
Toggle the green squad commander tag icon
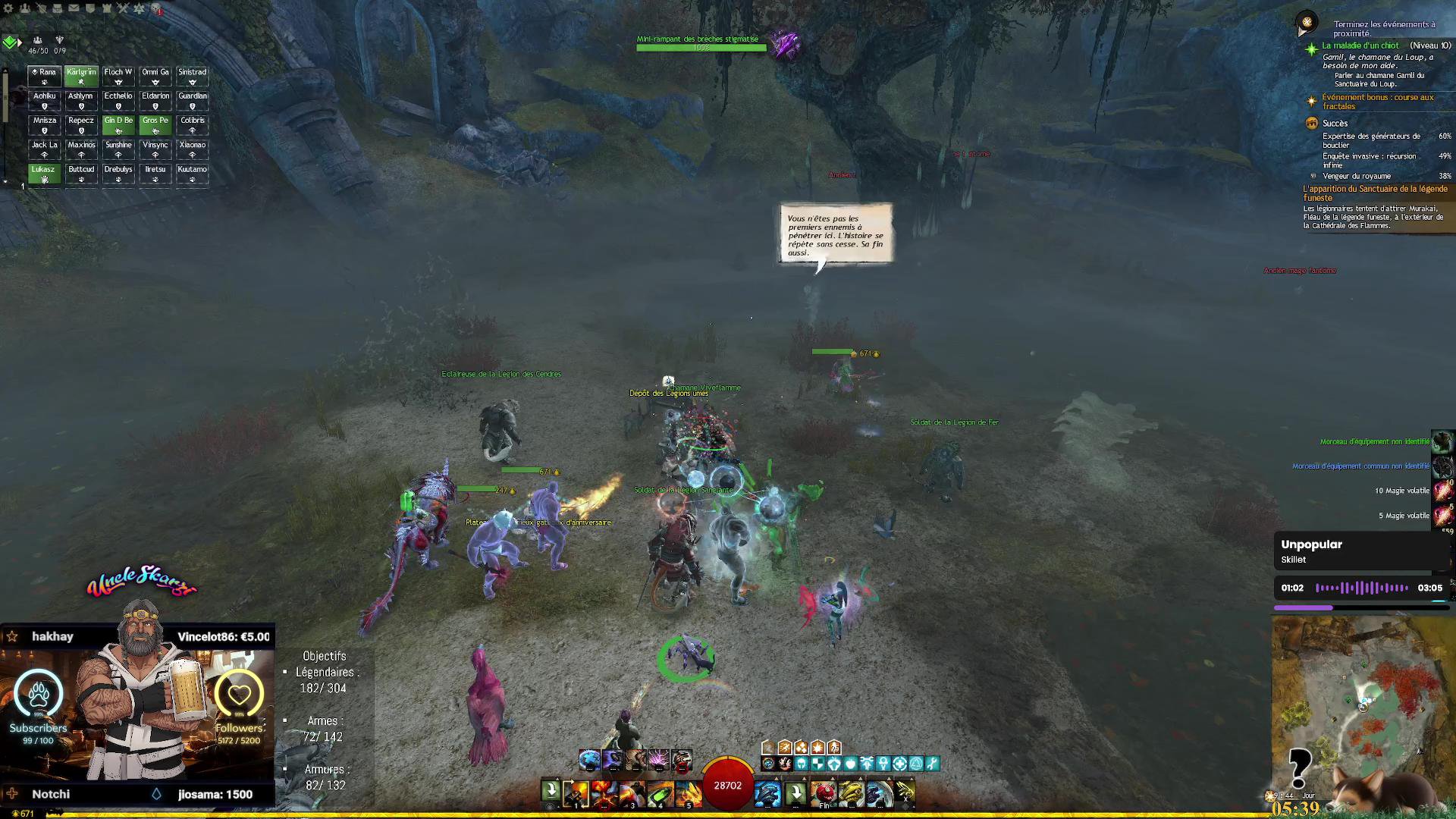point(10,42)
